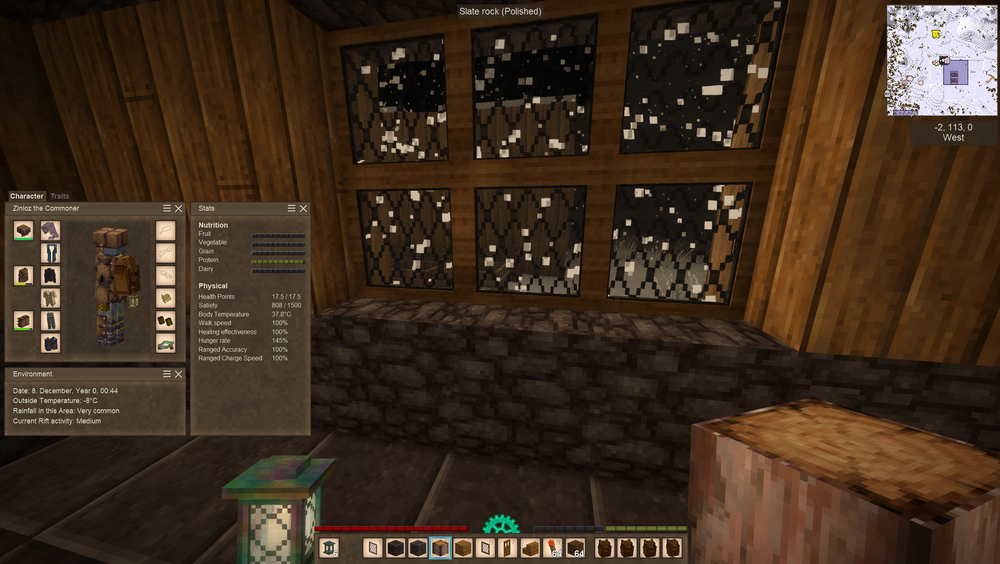Select the highlighted log block hotbar slot

[440, 547]
